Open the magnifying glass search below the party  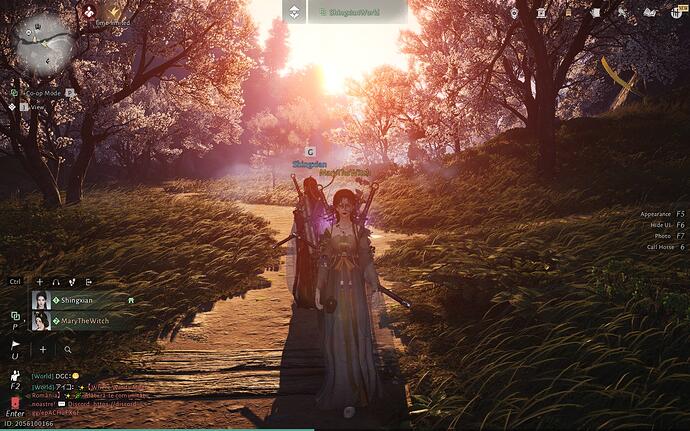coord(68,350)
